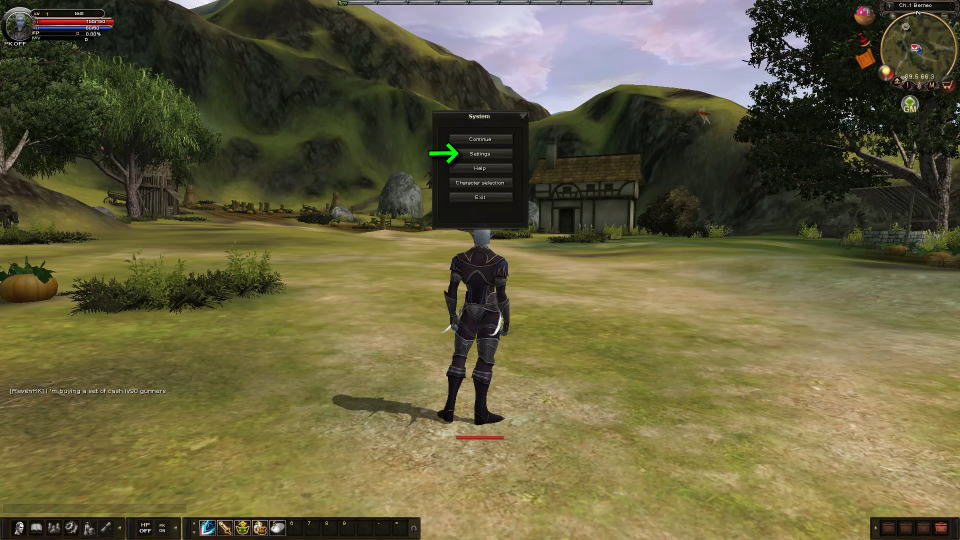Open the green GM icon
Image resolution: width=960 pixels, height=540 pixels.
[x=910, y=104]
